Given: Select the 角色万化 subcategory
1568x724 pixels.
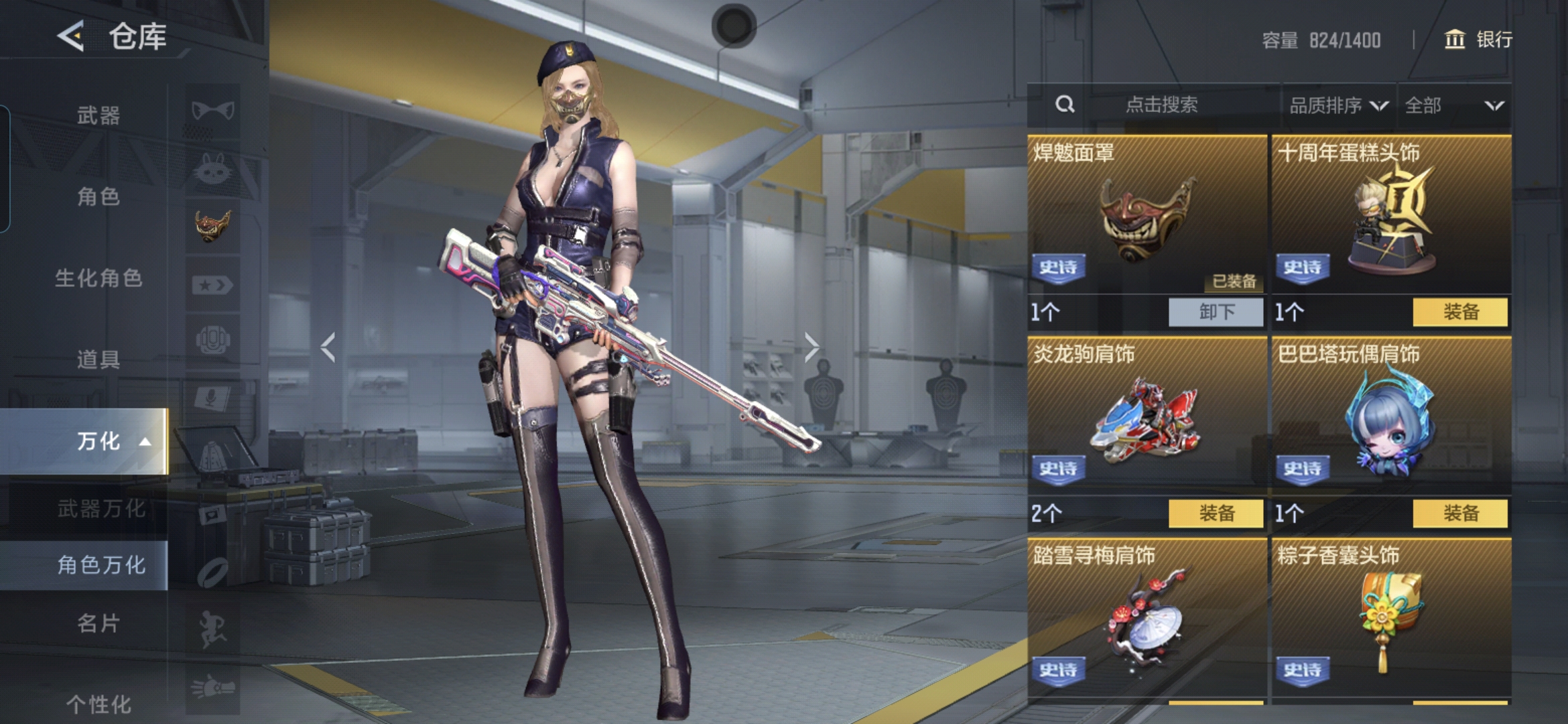Looking at the screenshot, I should [x=101, y=565].
